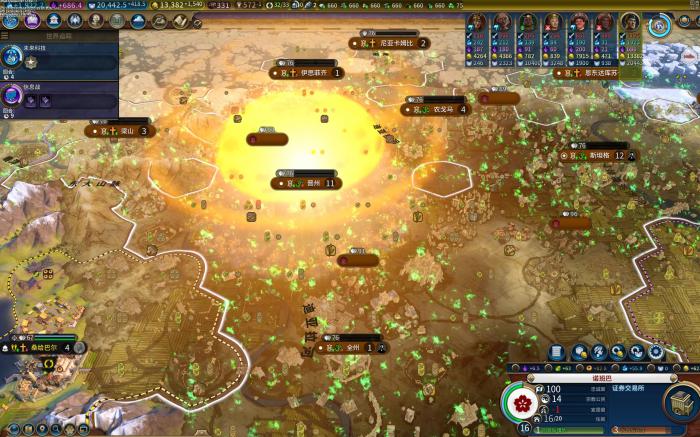Select the 信息战 civic research panel
Image resolution: width=700 pixels, height=437 pixels.
[58, 96]
